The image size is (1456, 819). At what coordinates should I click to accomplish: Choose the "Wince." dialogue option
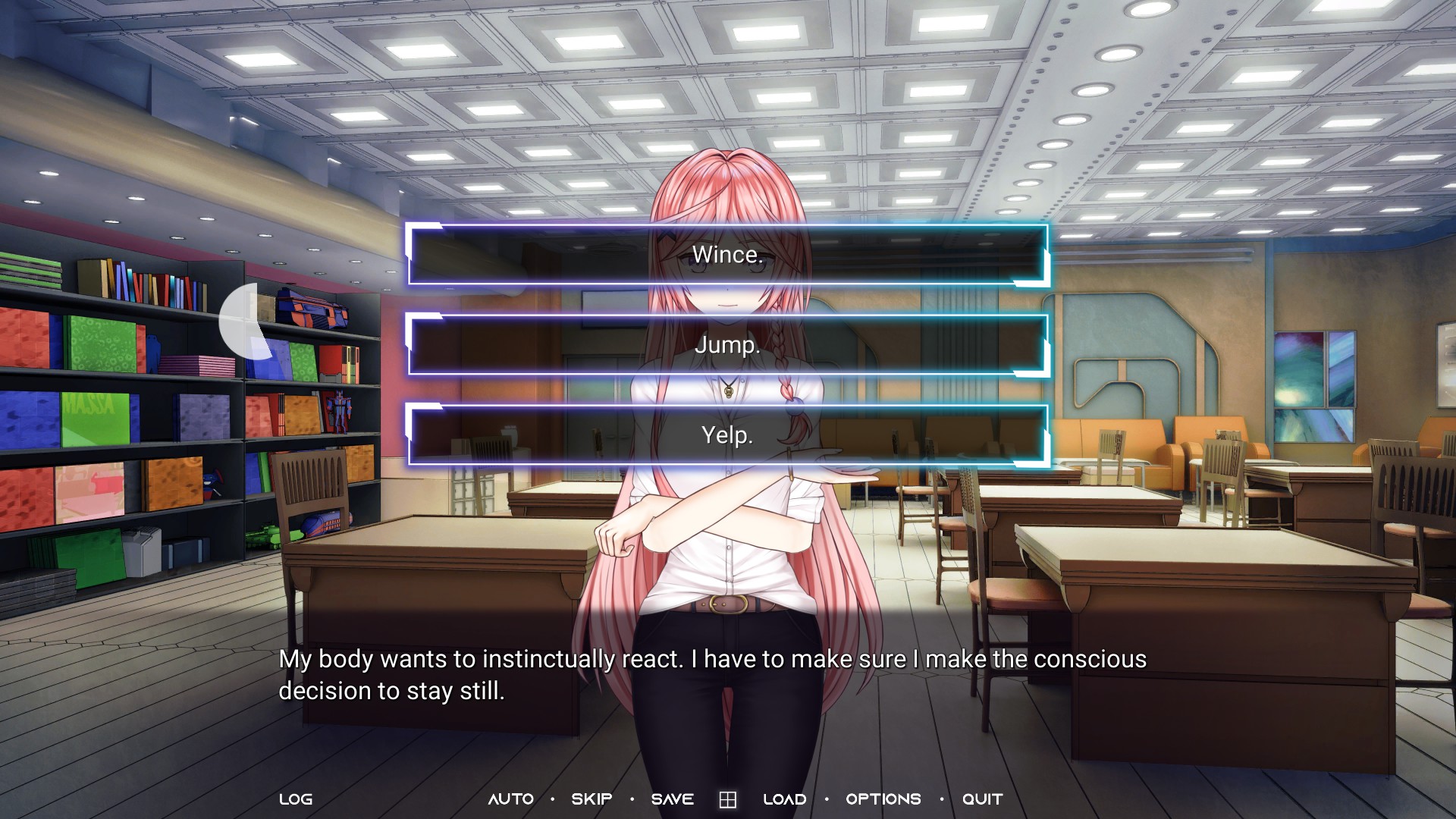click(x=727, y=255)
